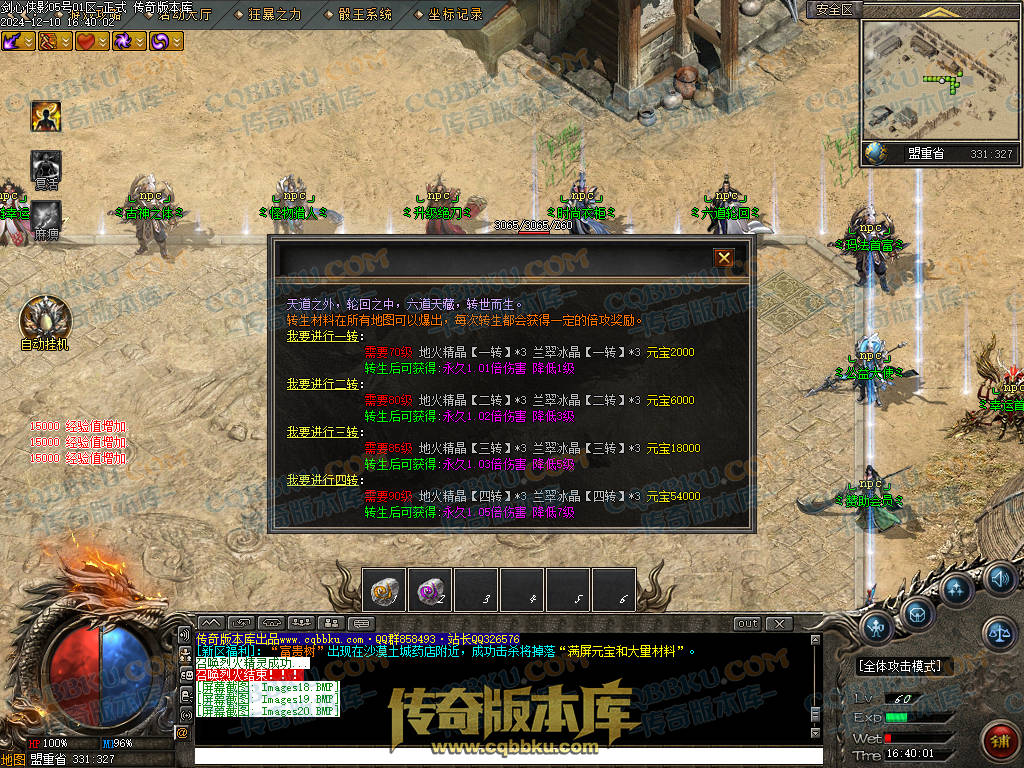
Task: Open the 坐标记录 menu
Action: (455, 14)
